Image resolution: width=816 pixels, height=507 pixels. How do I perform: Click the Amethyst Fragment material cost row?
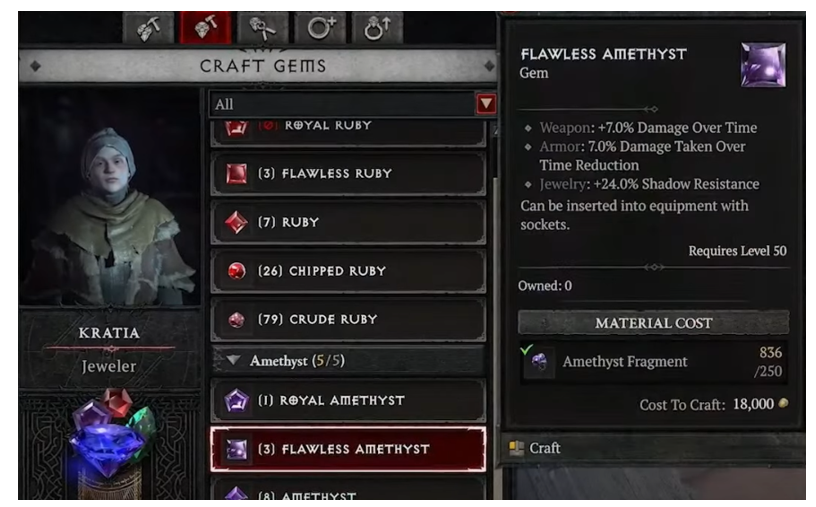point(653,361)
